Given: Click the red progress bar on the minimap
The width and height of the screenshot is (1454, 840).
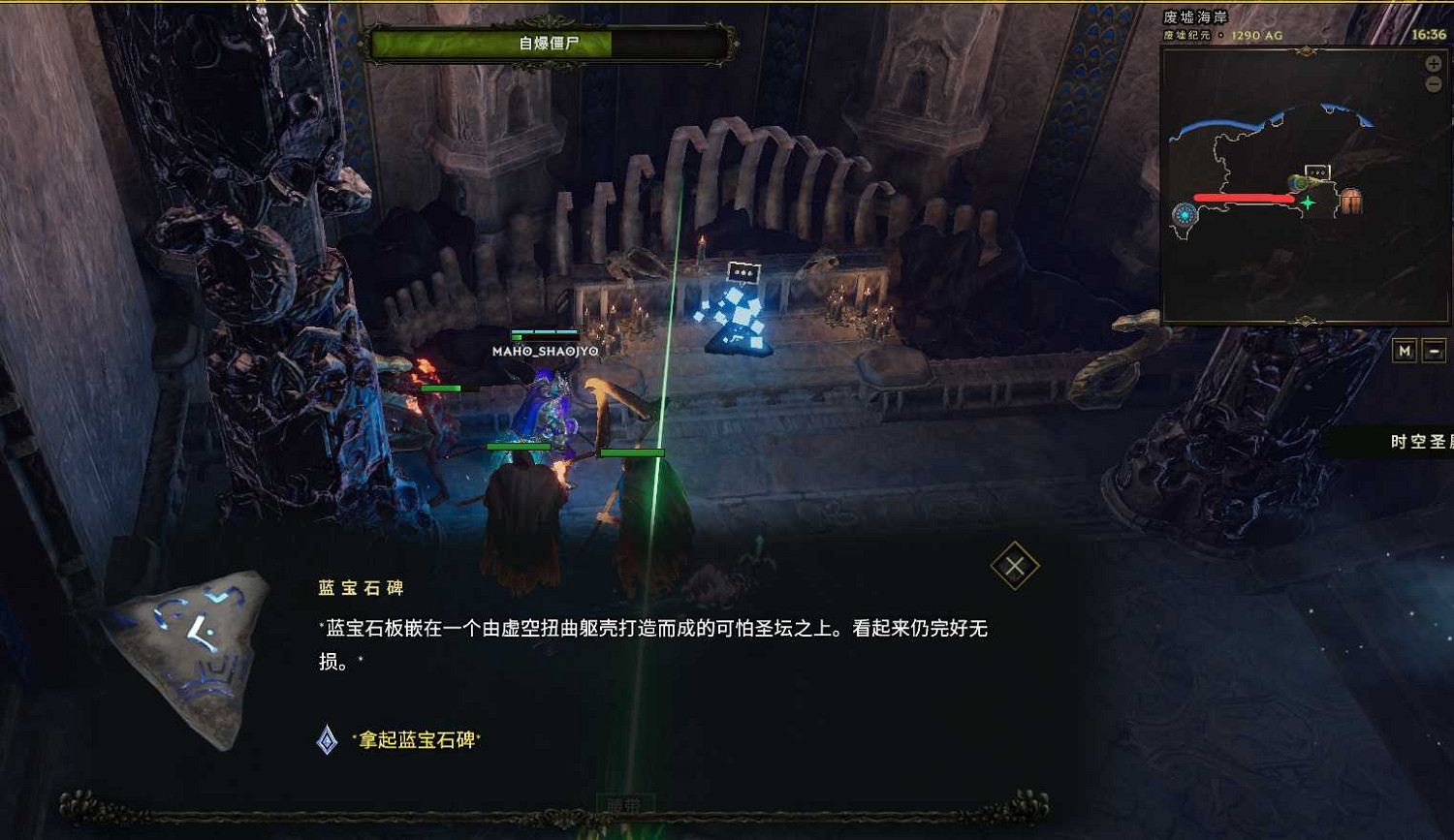Looking at the screenshot, I should point(1246,199).
